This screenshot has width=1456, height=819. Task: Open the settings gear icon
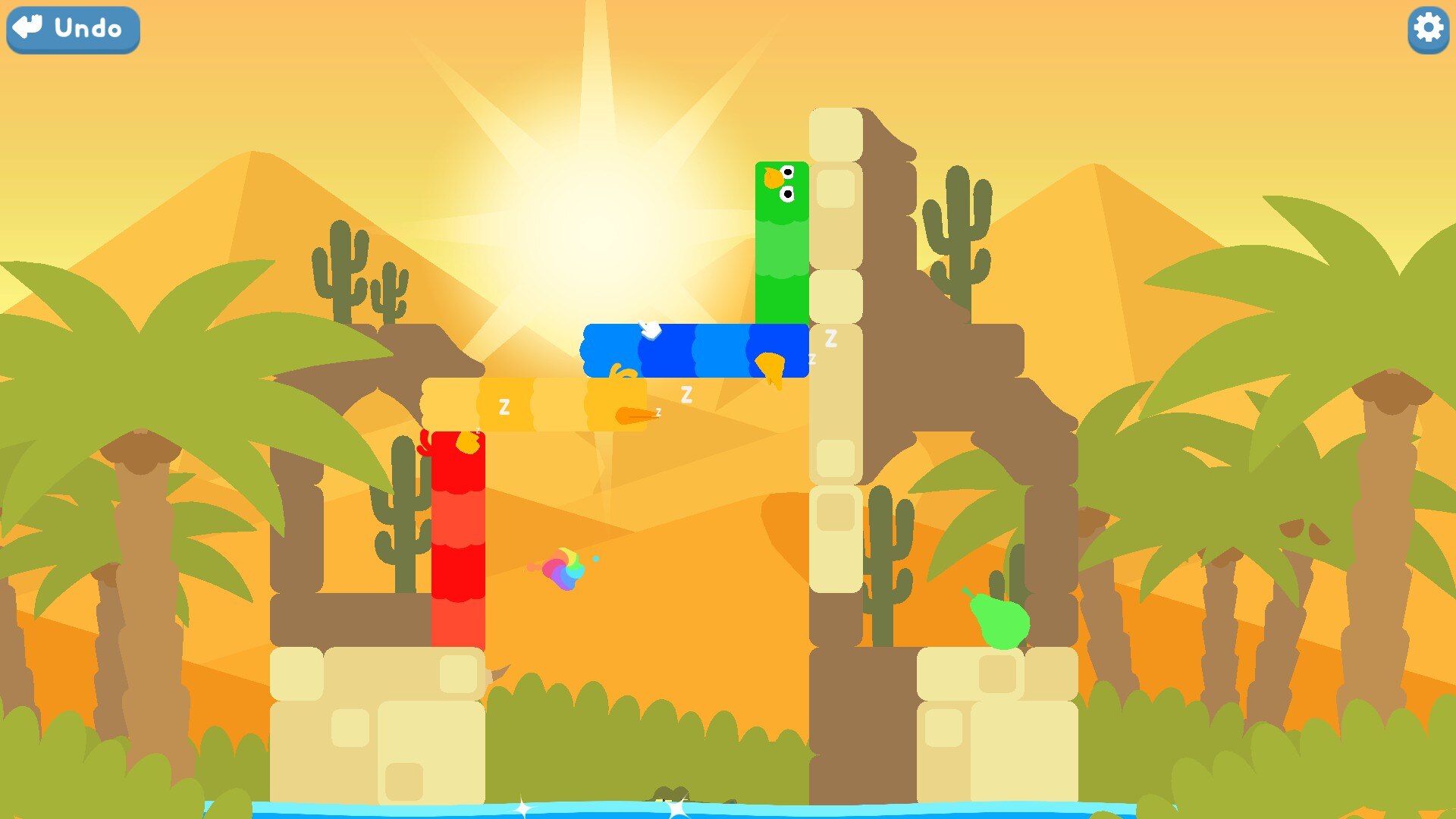[1427, 30]
